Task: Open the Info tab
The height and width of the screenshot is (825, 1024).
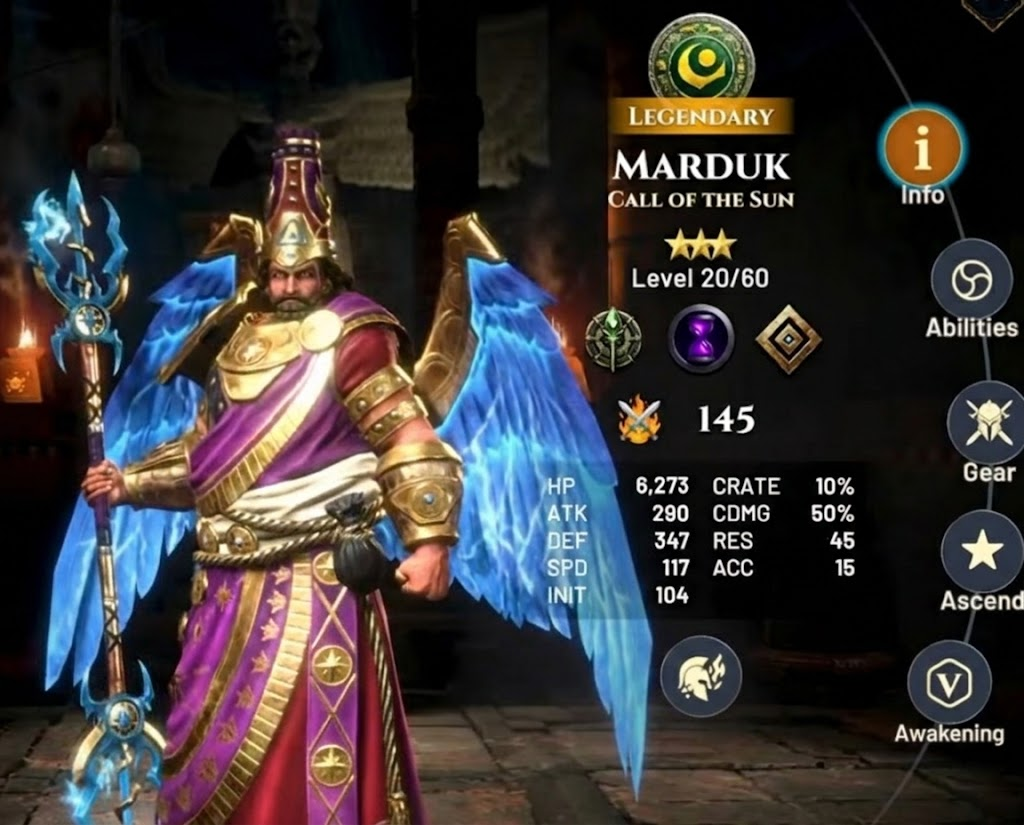Action: pos(921,148)
